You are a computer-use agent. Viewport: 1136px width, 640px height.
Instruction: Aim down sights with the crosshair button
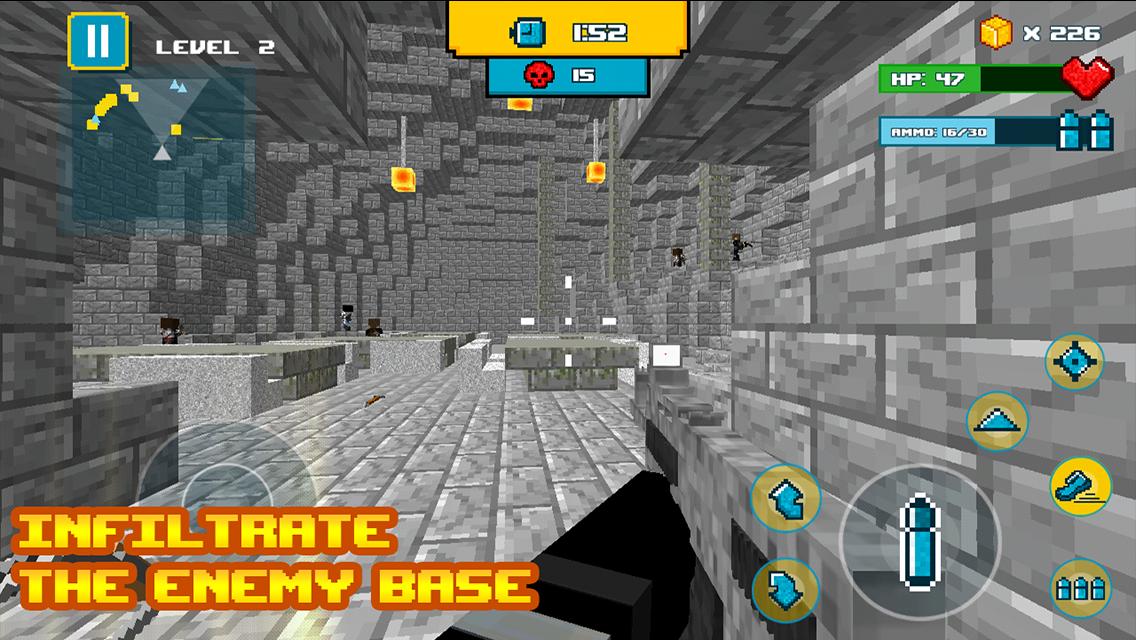click(x=1075, y=361)
